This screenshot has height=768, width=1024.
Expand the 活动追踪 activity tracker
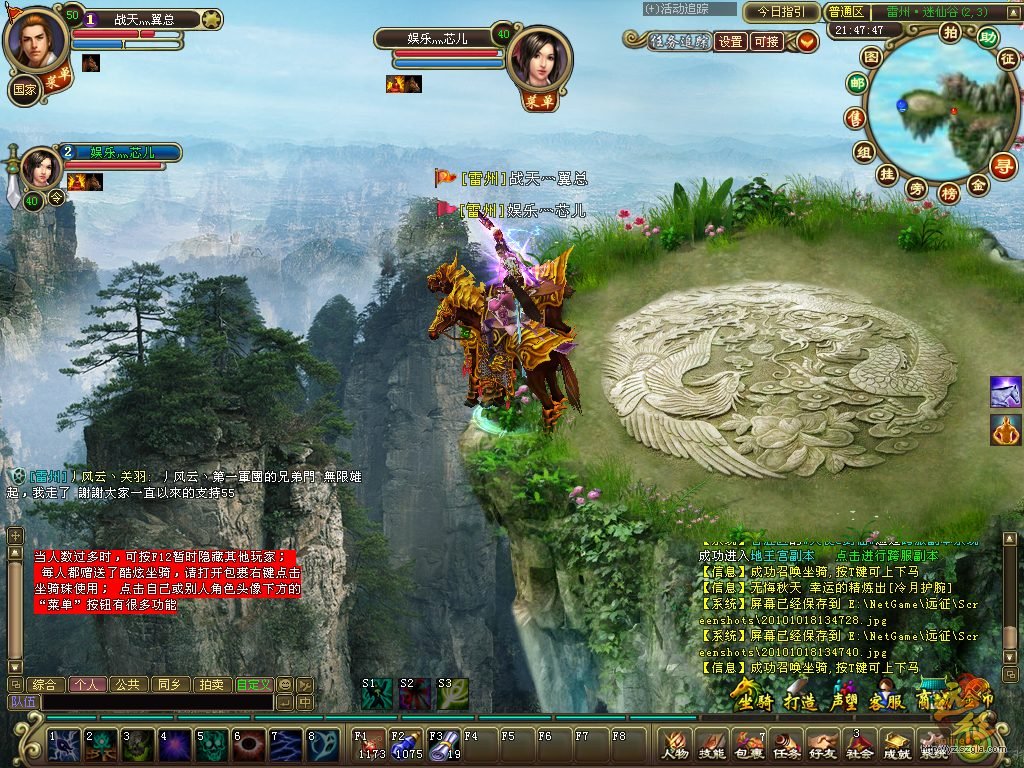[690, 9]
